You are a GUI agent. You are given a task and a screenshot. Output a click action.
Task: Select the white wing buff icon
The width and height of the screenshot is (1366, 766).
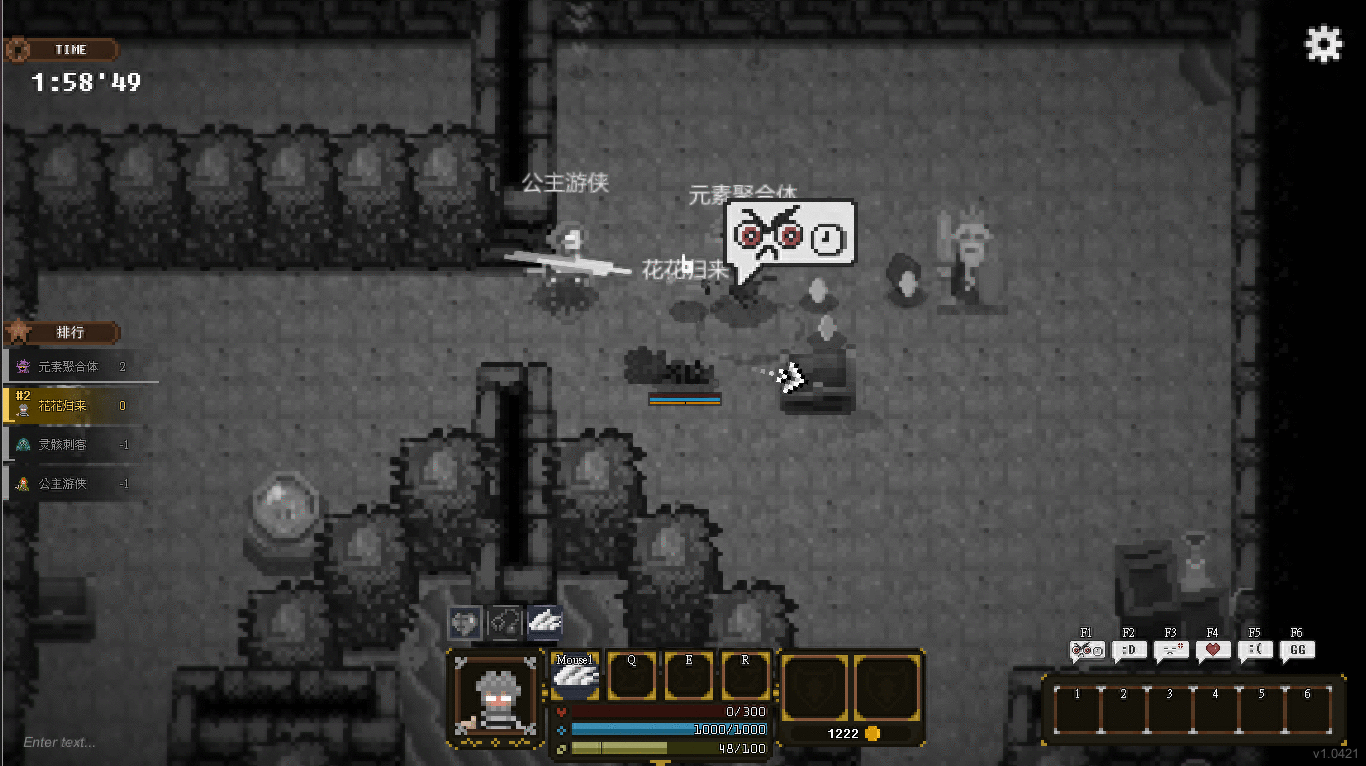pos(545,623)
